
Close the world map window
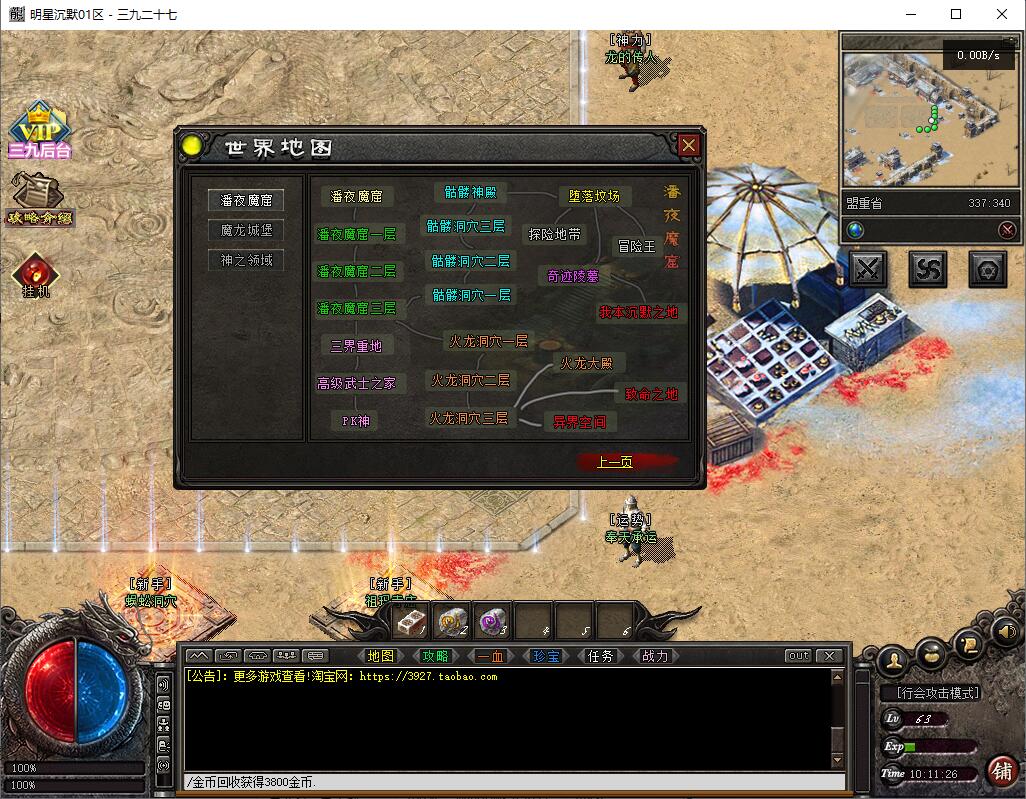pyautogui.click(x=688, y=146)
